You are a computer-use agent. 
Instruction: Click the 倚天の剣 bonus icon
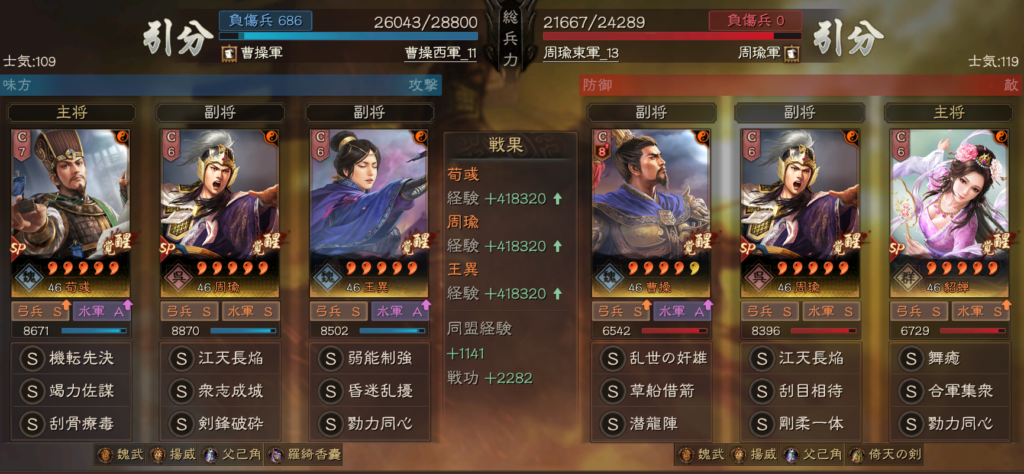(886, 455)
